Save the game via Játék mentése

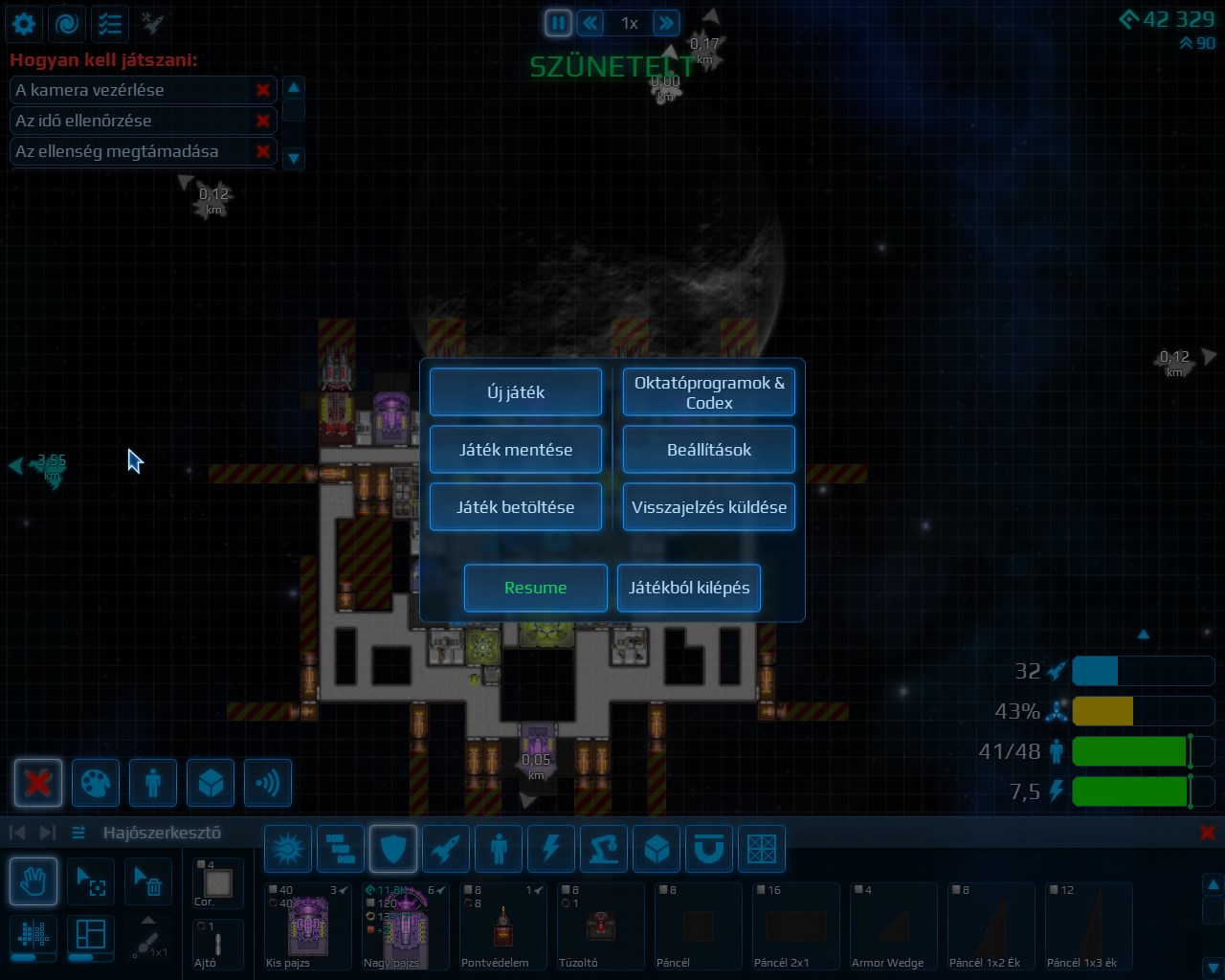click(516, 450)
